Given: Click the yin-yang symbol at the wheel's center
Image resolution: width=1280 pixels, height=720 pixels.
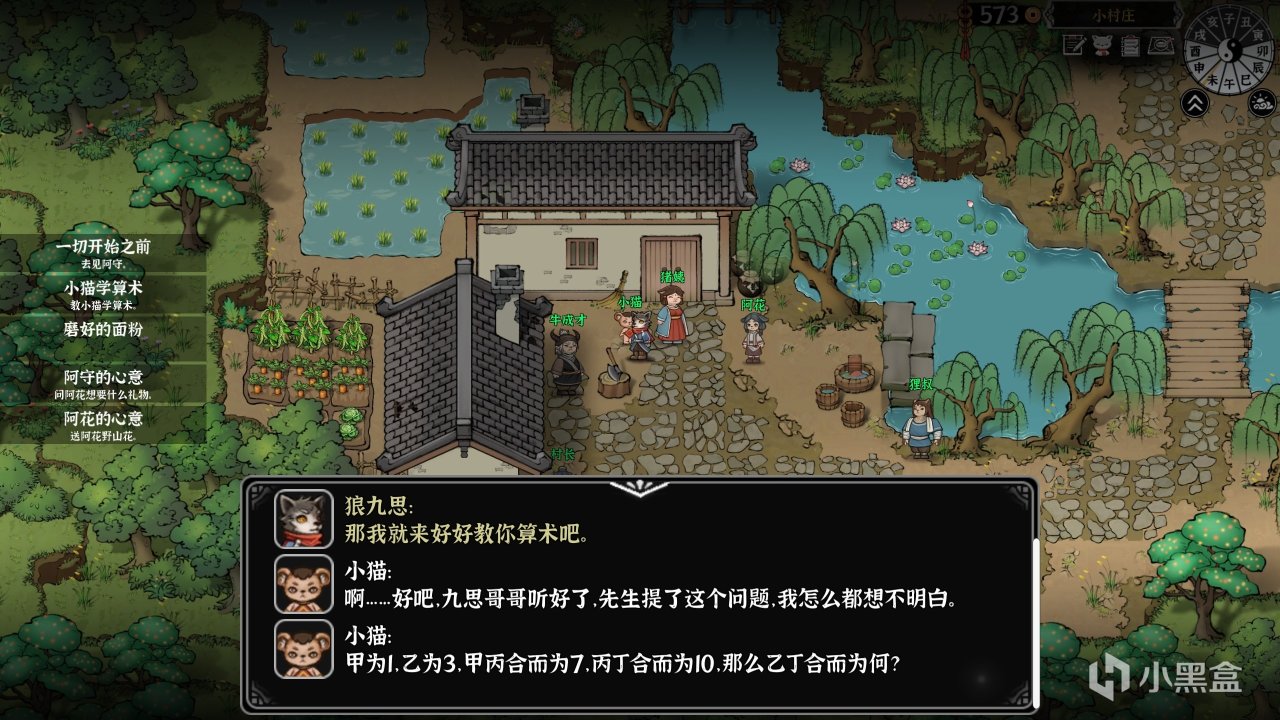Looking at the screenshot, I should [1228, 50].
